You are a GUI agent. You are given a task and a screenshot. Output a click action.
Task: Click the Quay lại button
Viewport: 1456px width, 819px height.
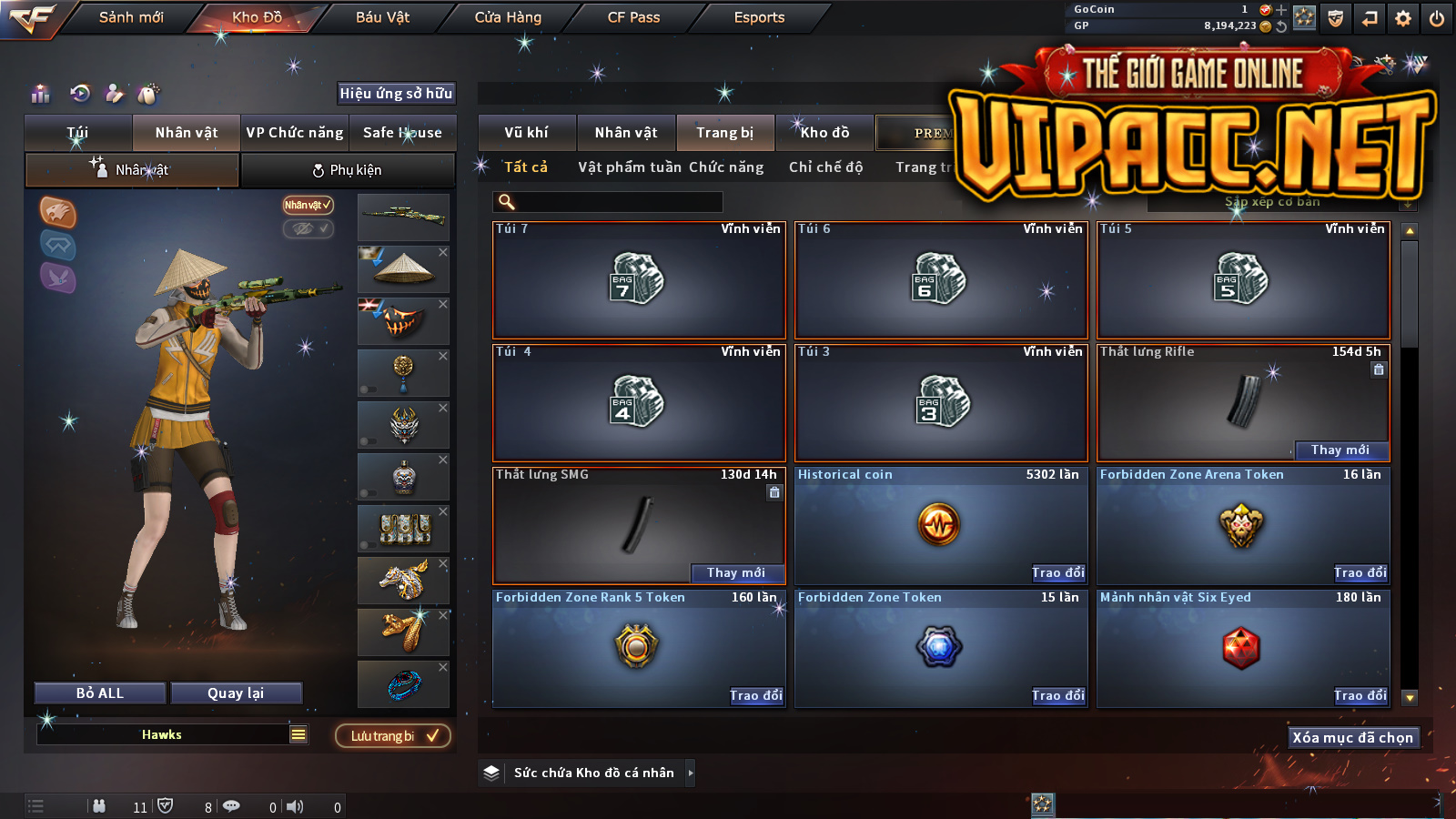click(236, 693)
